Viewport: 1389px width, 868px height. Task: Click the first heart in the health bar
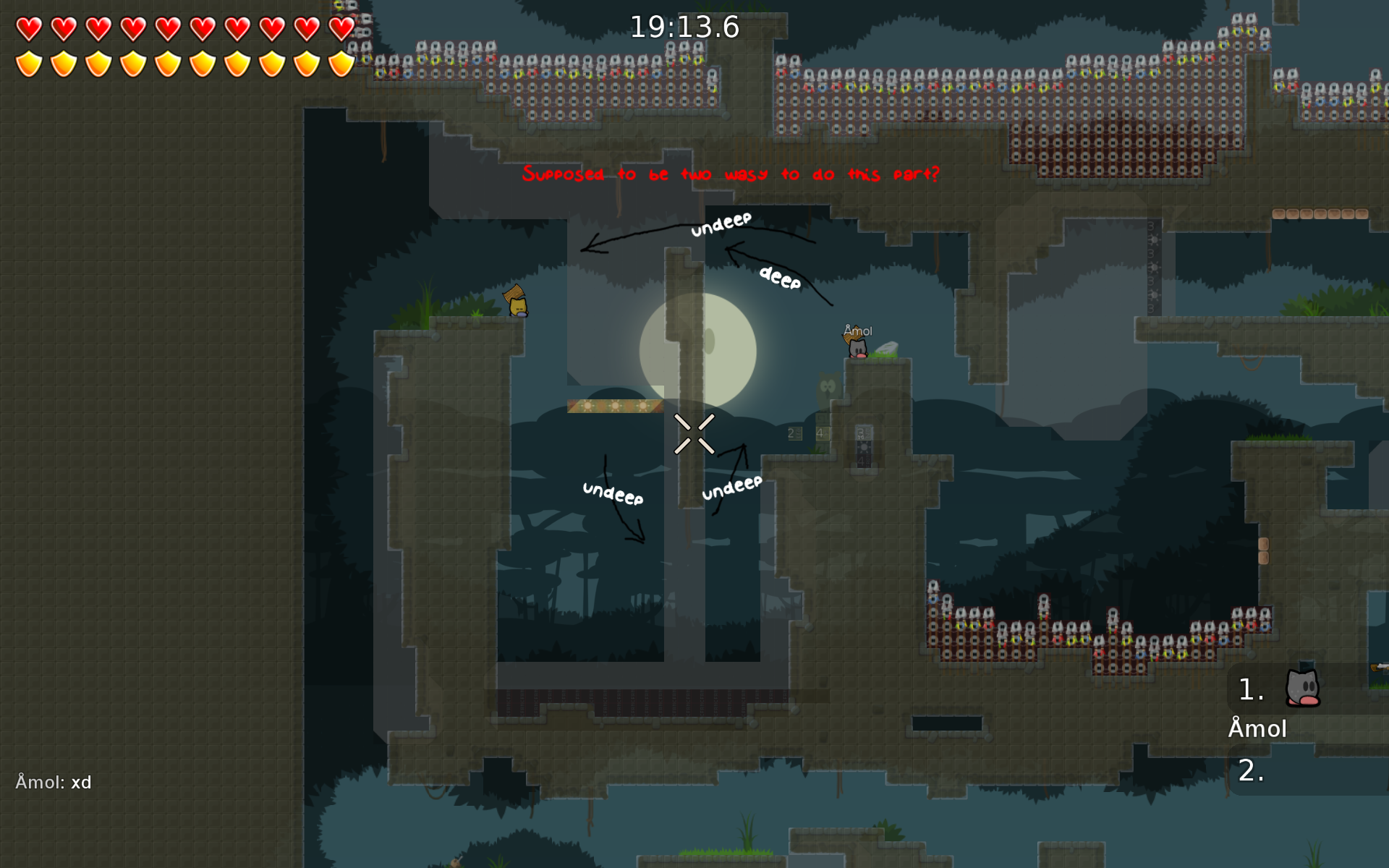pos(29,27)
